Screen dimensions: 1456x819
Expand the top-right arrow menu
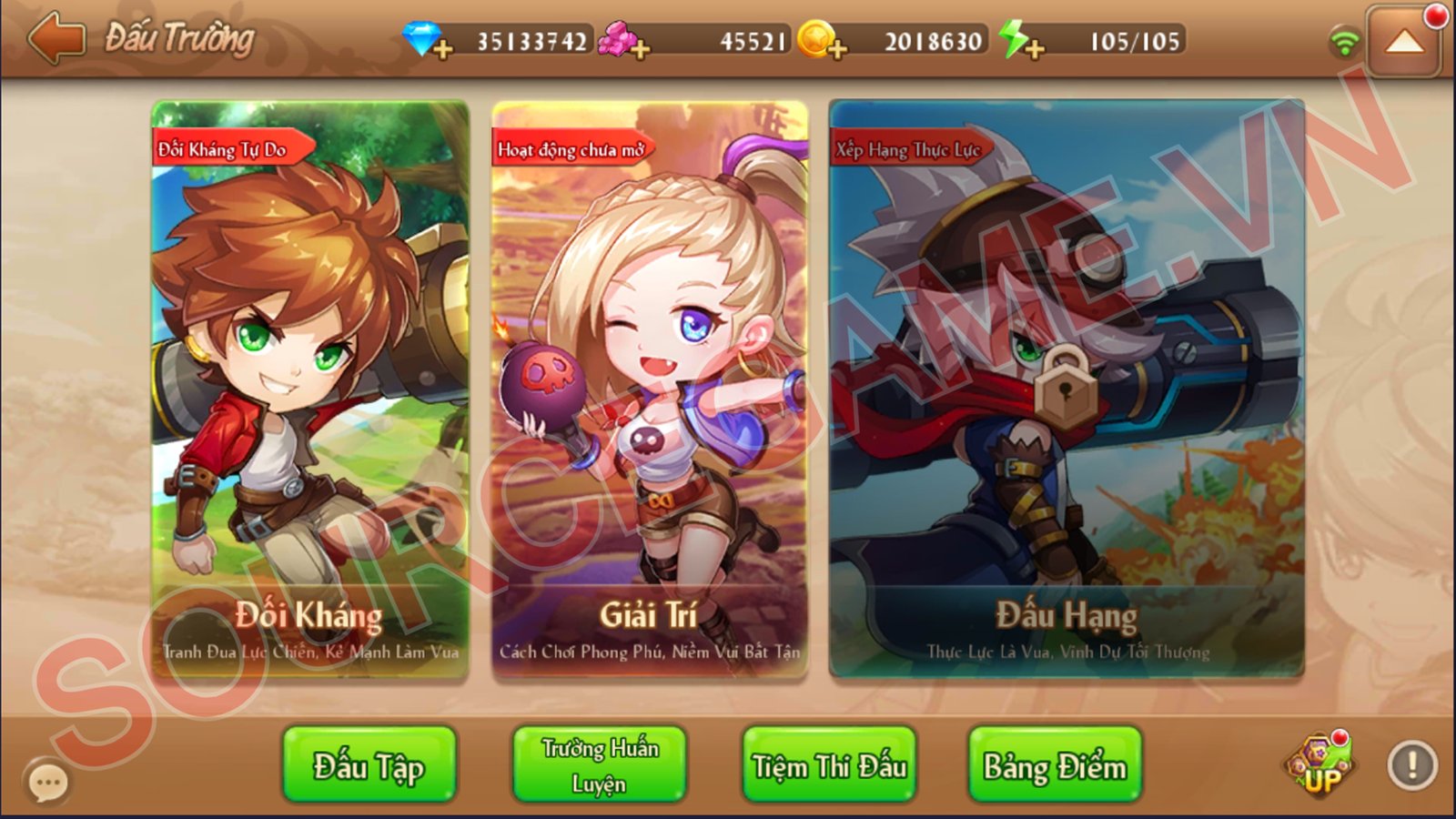1404,42
